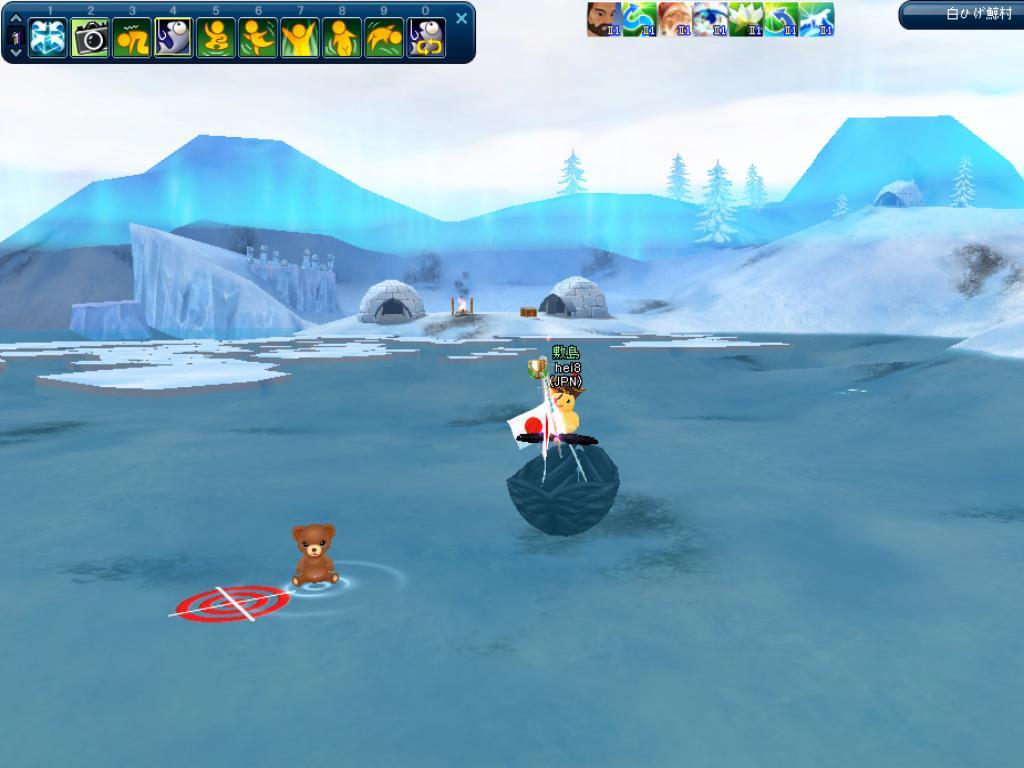Click the bearded man buff icon
Screen dimensions: 1024x768
(604, 19)
